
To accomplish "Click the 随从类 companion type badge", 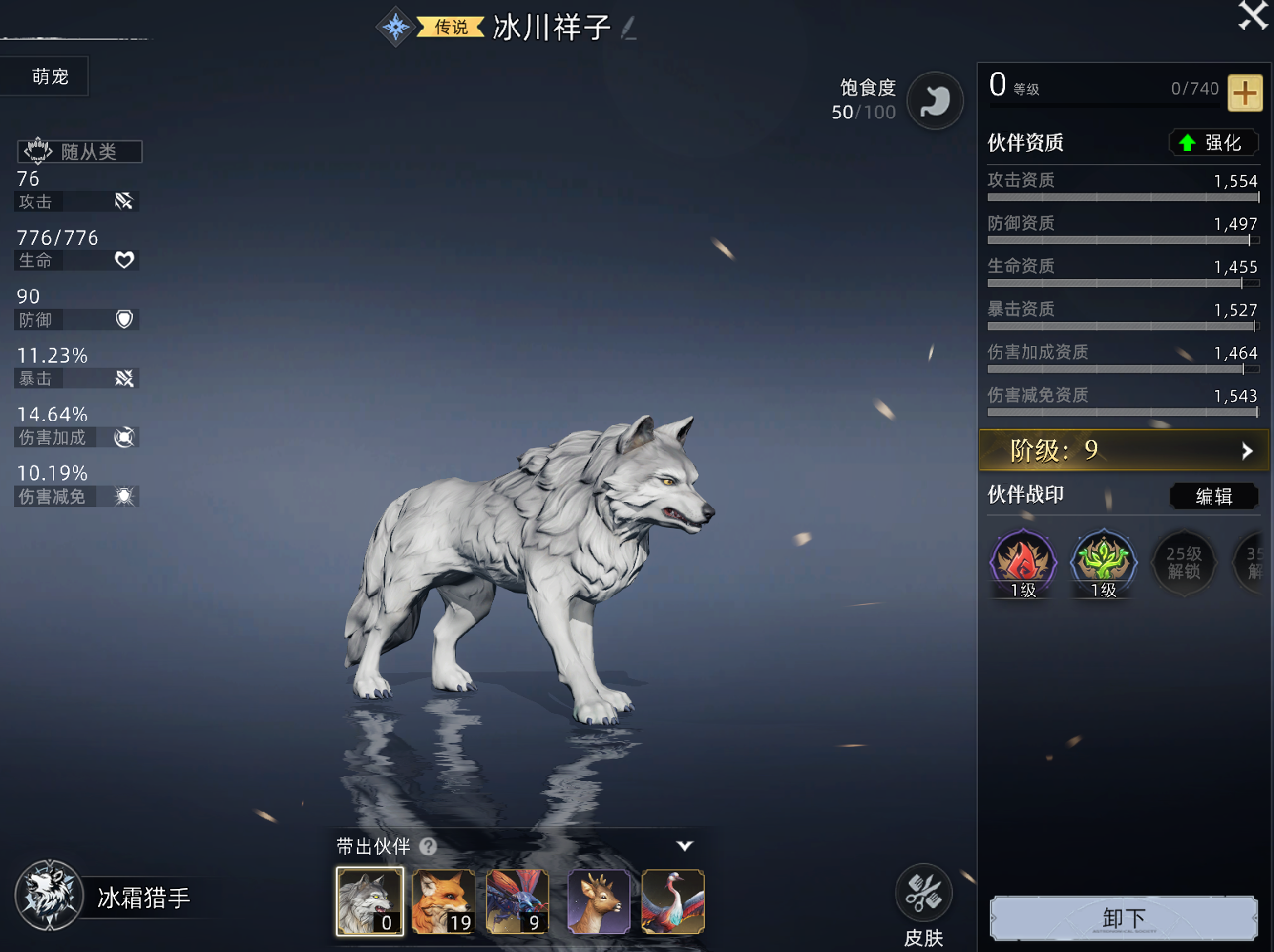I will coord(79,151).
